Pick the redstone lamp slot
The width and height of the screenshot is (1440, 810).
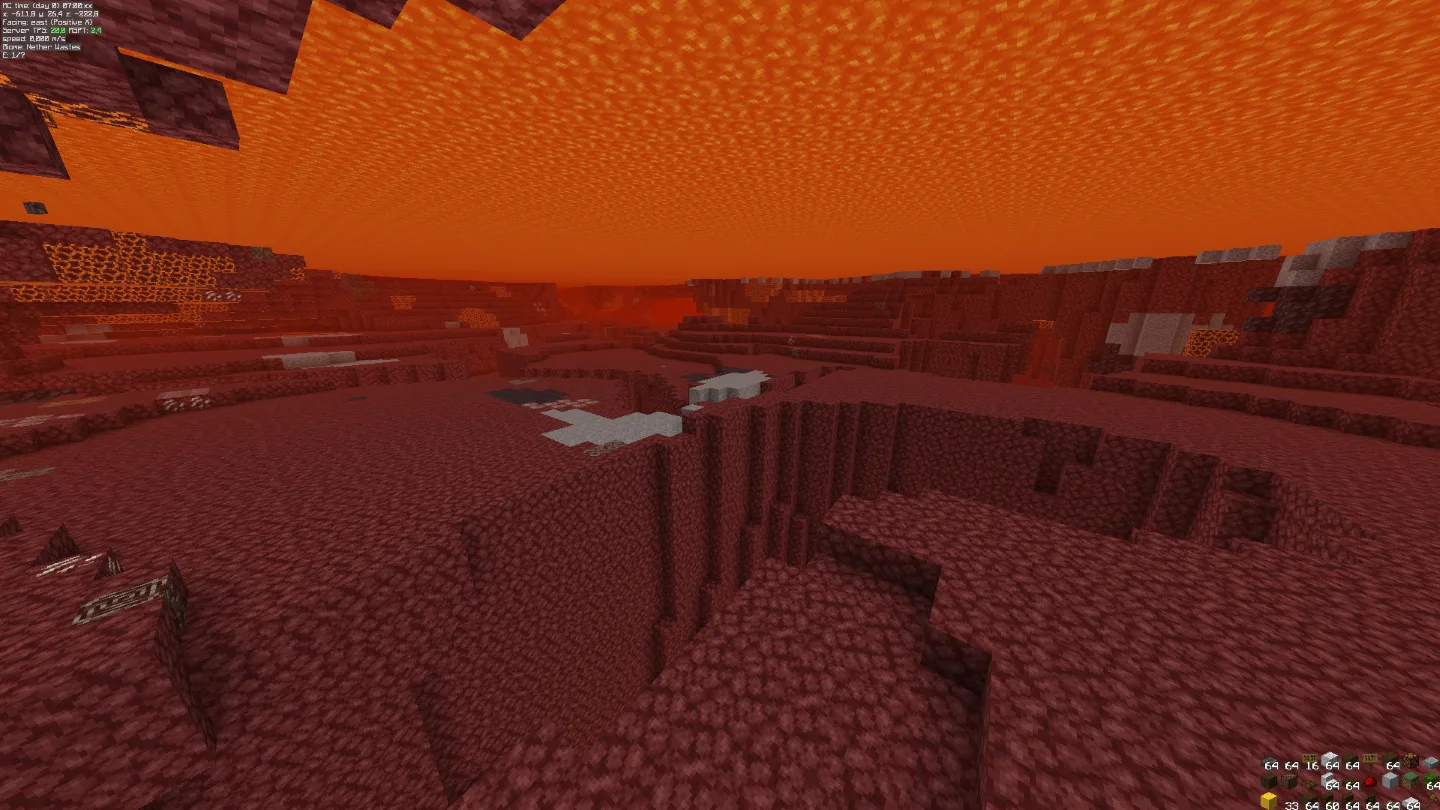[1410, 761]
